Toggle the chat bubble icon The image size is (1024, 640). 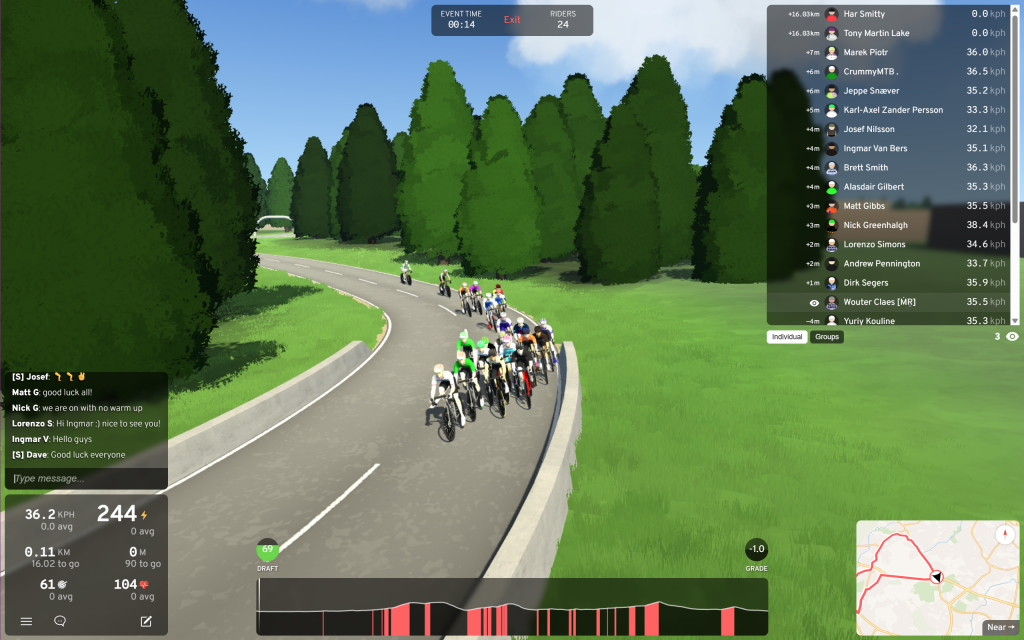coord(60,621)
